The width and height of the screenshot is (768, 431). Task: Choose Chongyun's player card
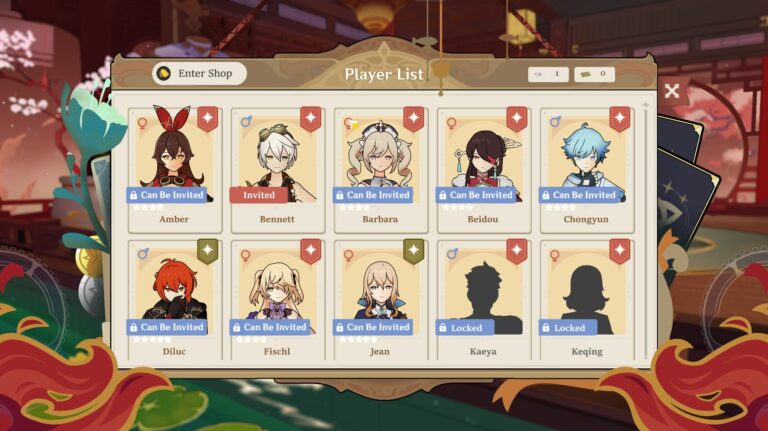click(586, 167)
